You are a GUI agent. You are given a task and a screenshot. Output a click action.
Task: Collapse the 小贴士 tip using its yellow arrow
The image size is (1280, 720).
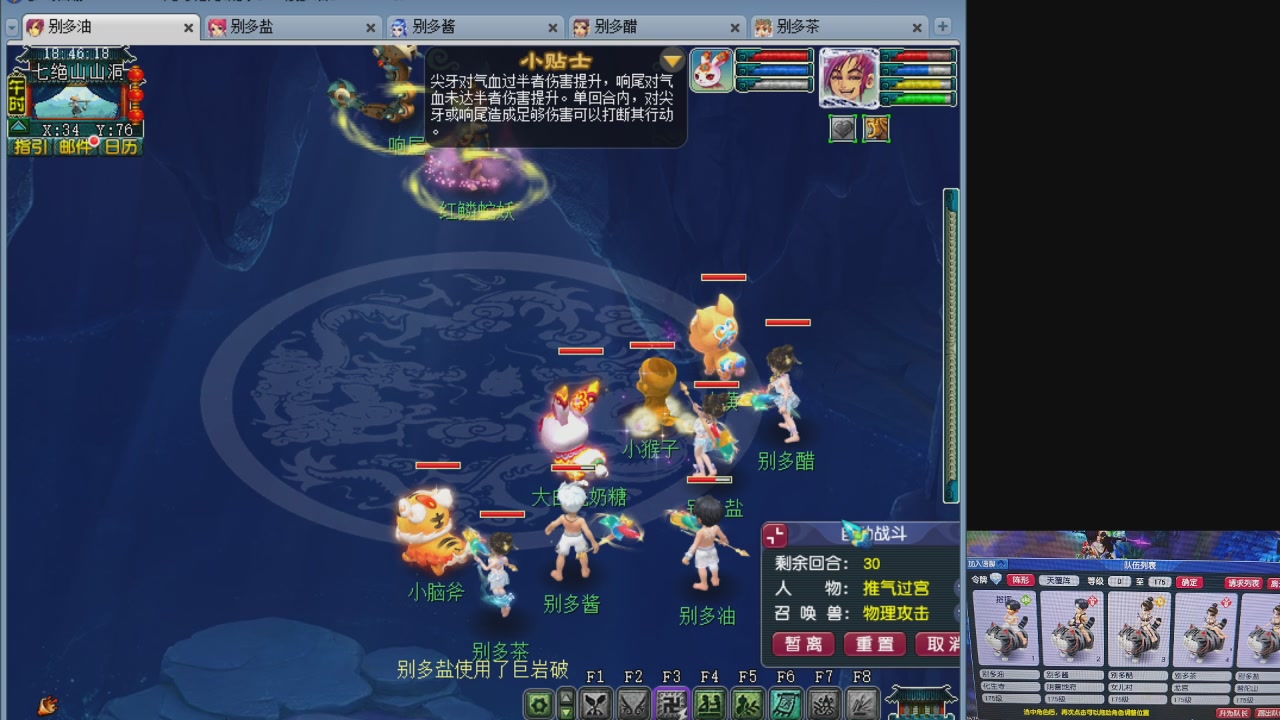pyautogui.click(x=671, y=60)
